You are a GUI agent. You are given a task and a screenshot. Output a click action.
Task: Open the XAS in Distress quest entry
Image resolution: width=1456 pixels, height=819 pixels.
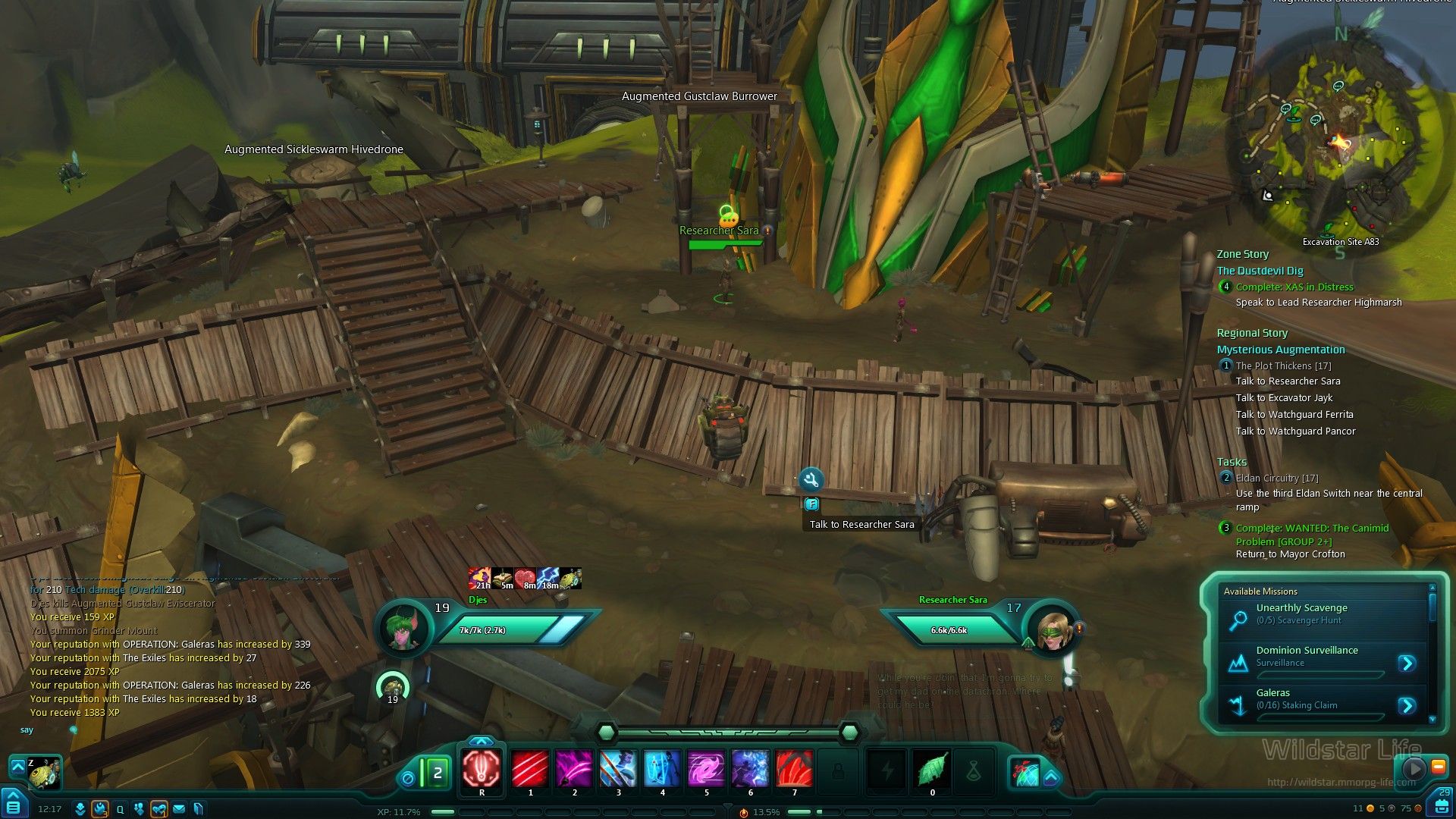pyautogui.click(x=1294, y=287)
